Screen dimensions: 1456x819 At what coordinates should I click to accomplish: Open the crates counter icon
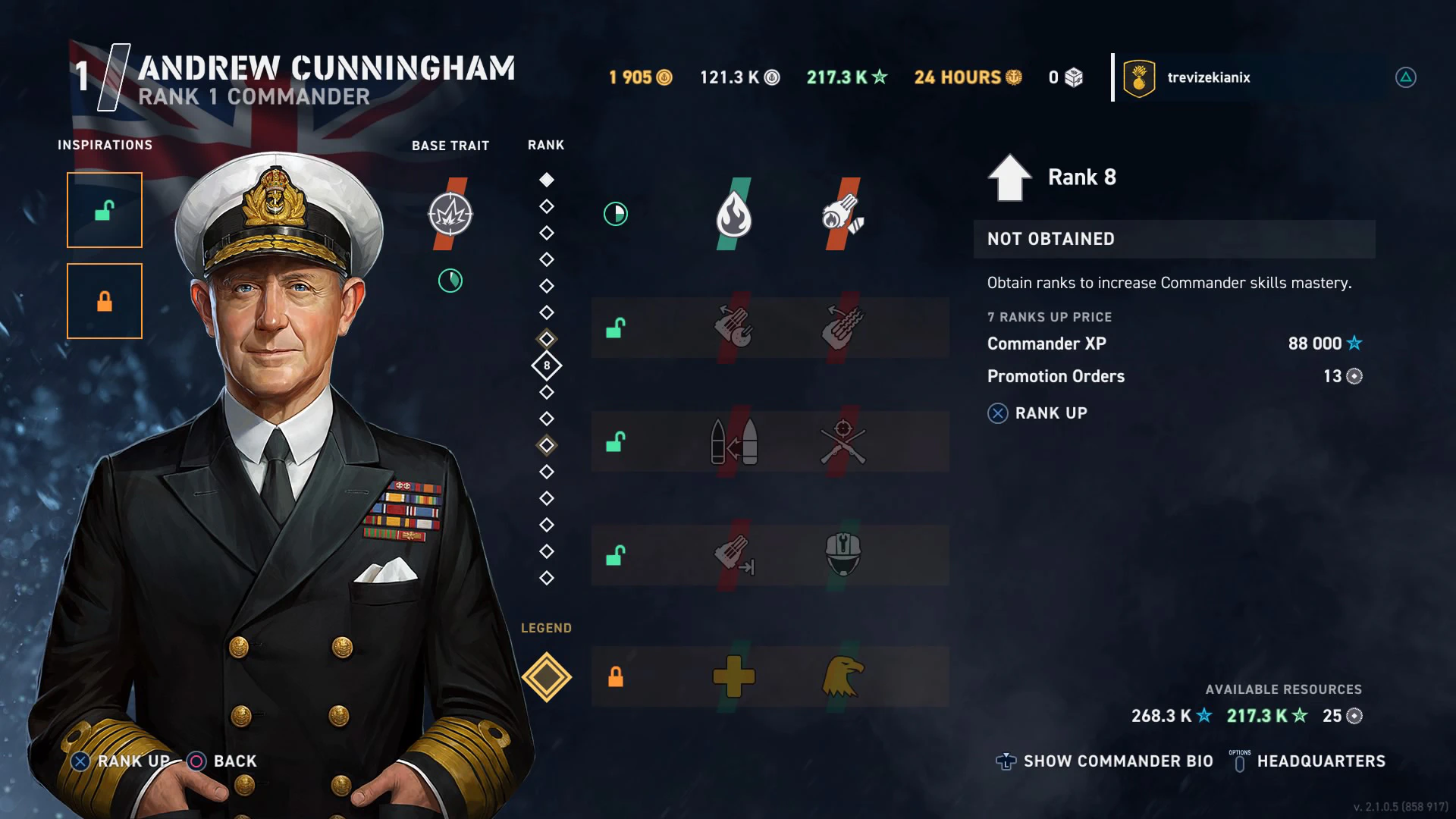click(x=1073, y=77)
